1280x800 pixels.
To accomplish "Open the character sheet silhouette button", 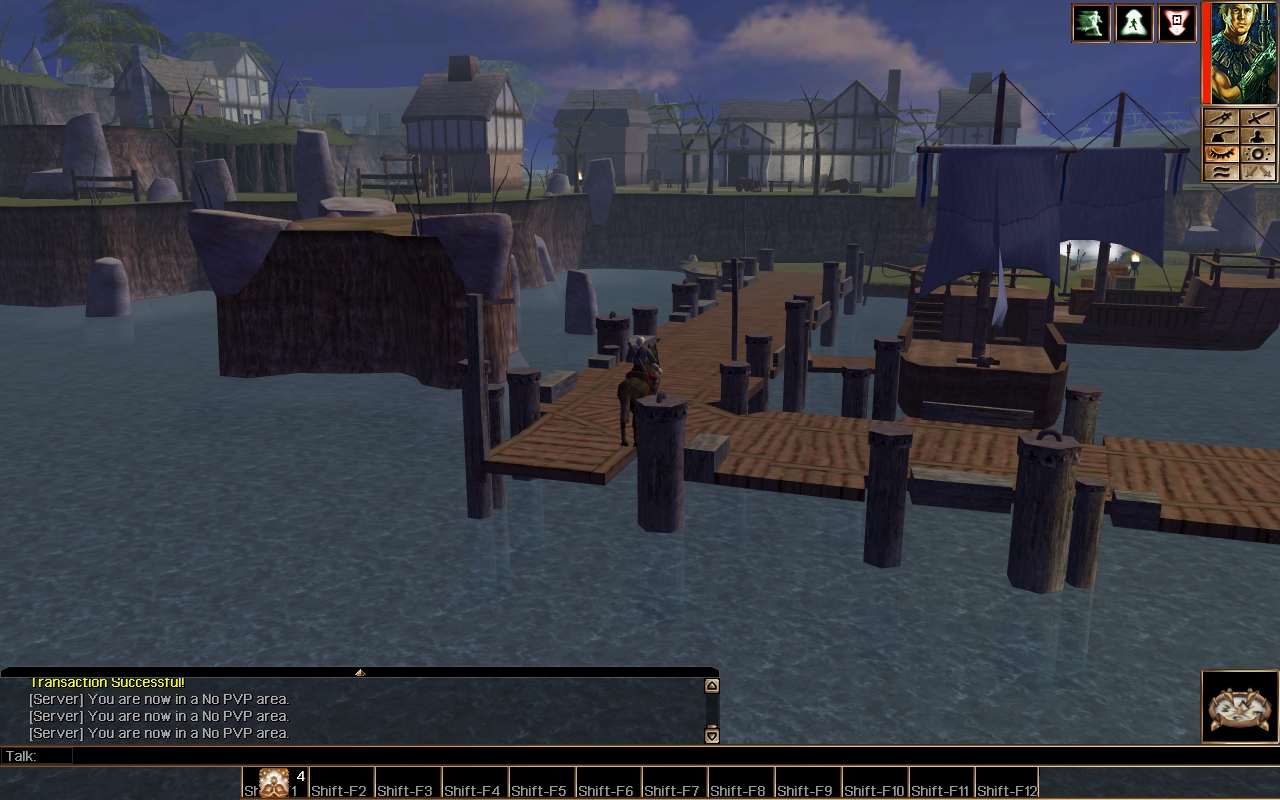I will tap(1258, 136).
